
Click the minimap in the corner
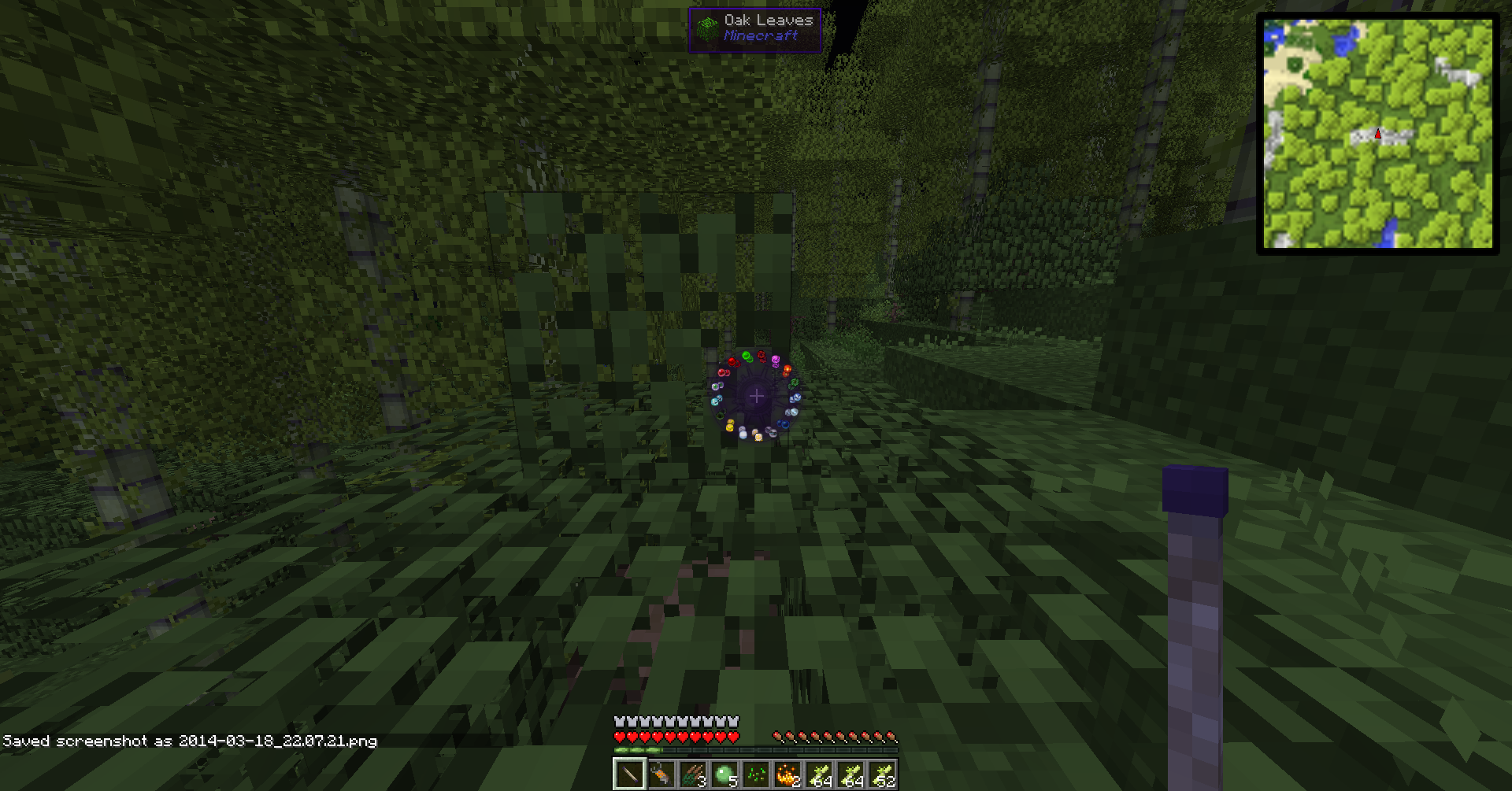(1377, 134)
